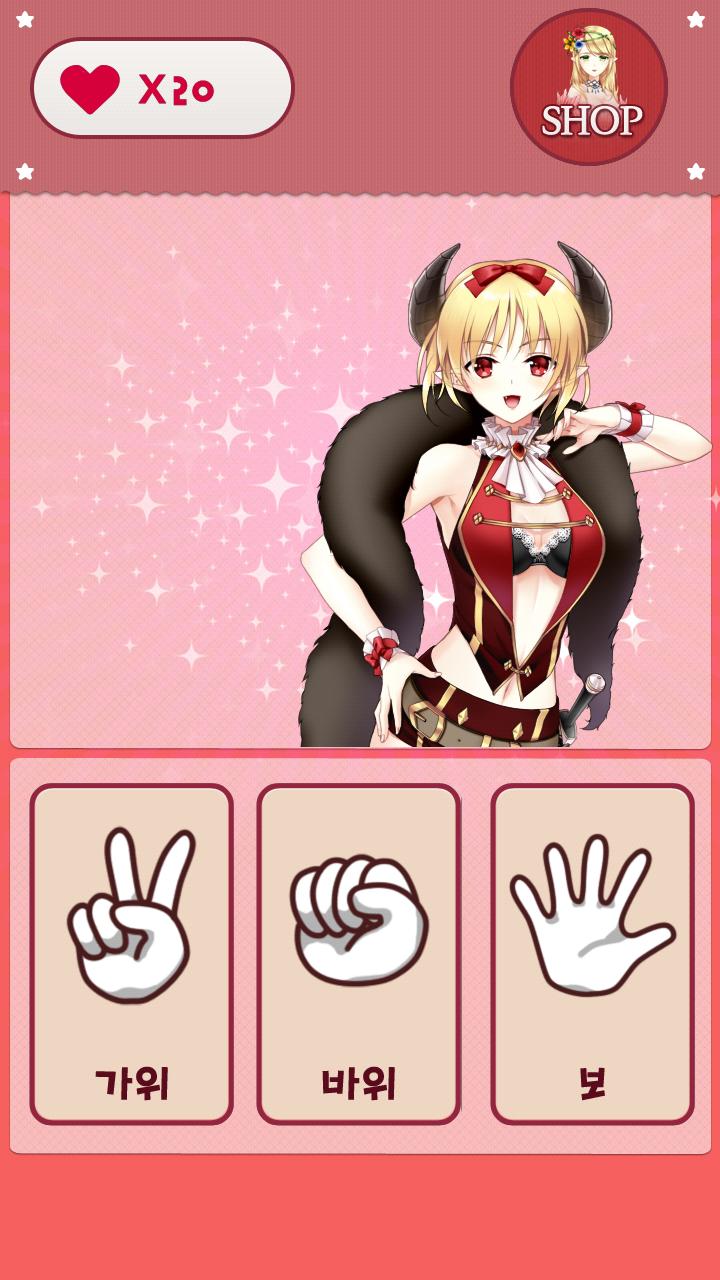
Task: Open the SHOP button
Action: click(589, 87)
